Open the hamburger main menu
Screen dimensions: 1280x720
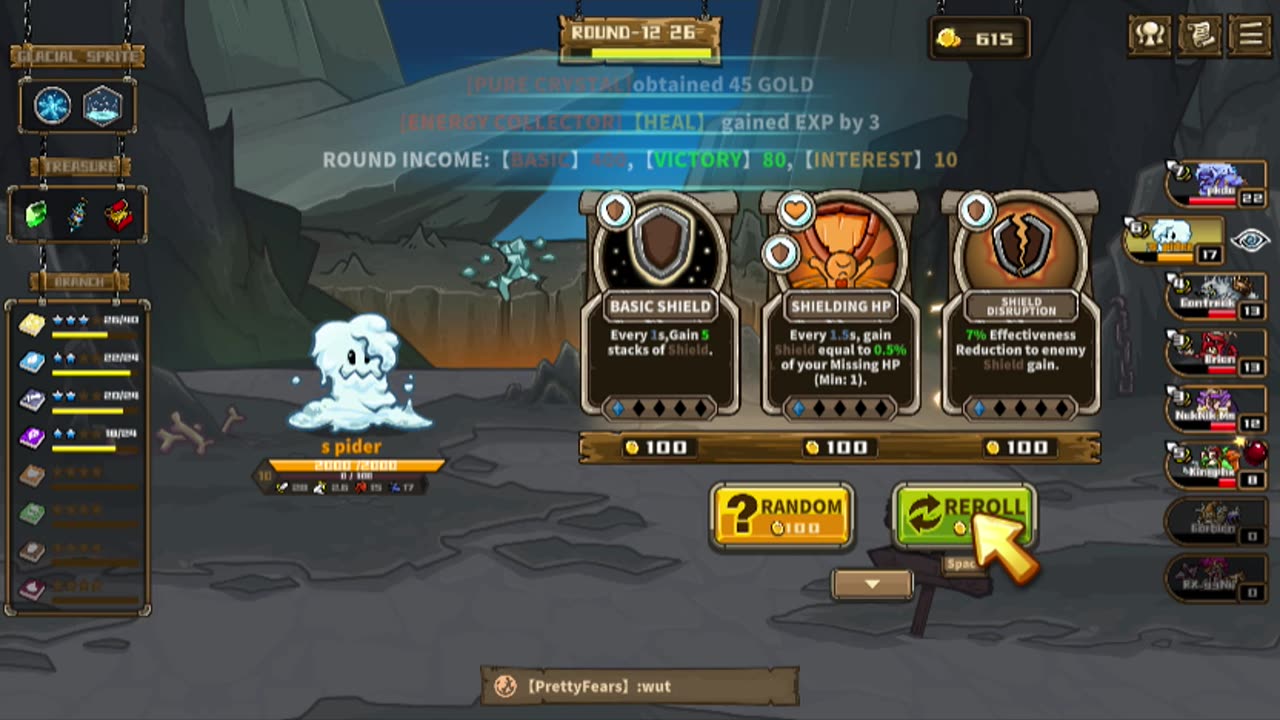click(1250, 36)
